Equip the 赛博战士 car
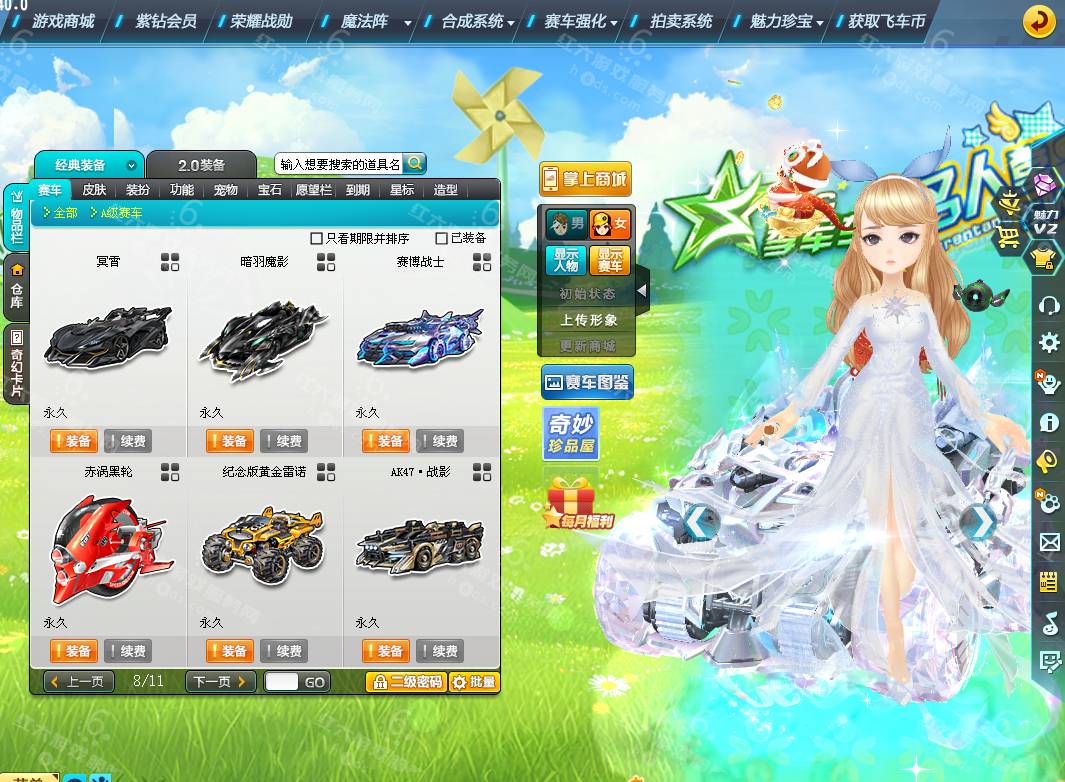The width and height of the screenshot is (1065, 782). click(385, 441)
